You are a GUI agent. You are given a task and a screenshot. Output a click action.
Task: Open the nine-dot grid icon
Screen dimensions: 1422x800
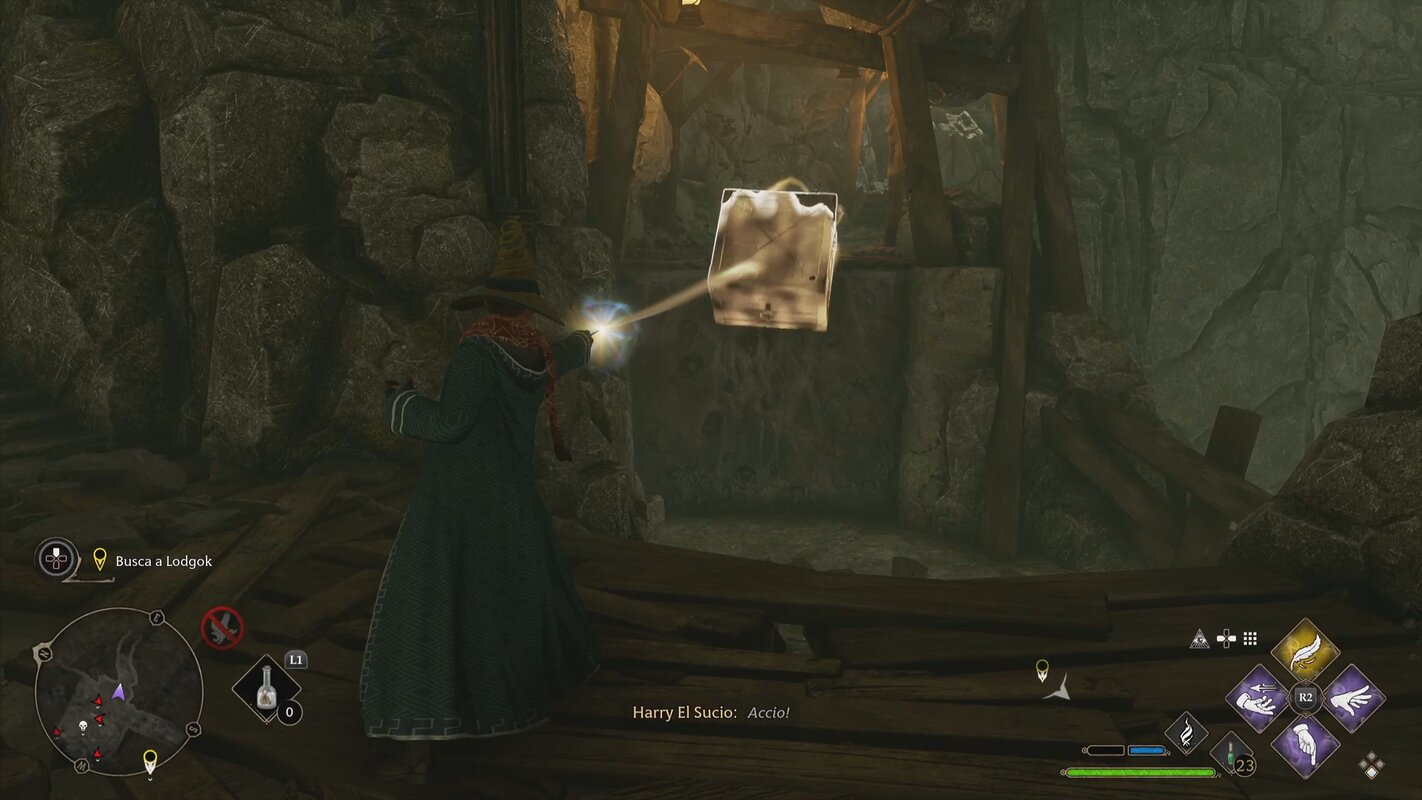1250,638
